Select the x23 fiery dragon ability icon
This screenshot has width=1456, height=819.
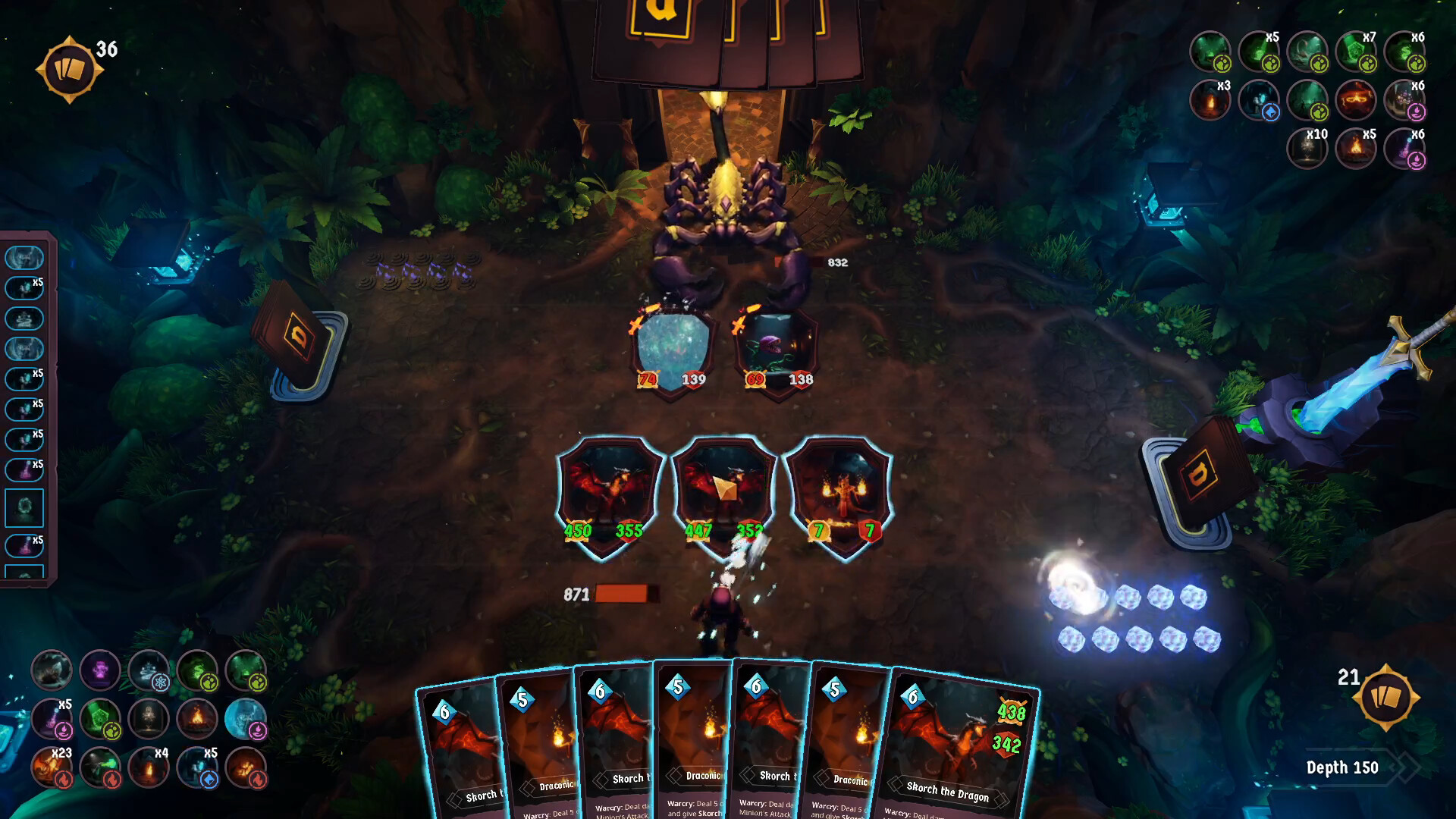click(x=52, y=769)
